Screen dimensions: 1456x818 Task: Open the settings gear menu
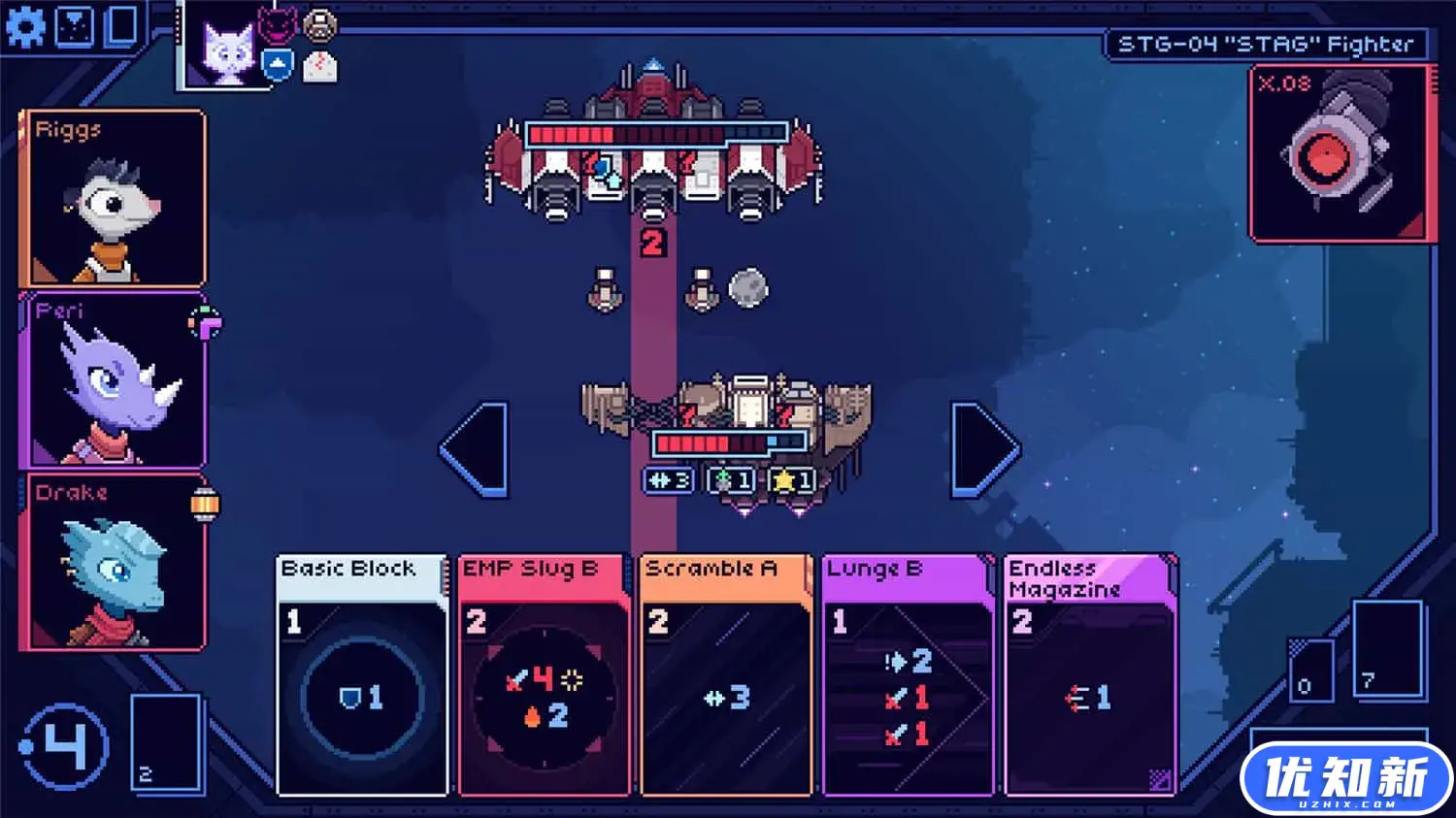coord(25,26)
